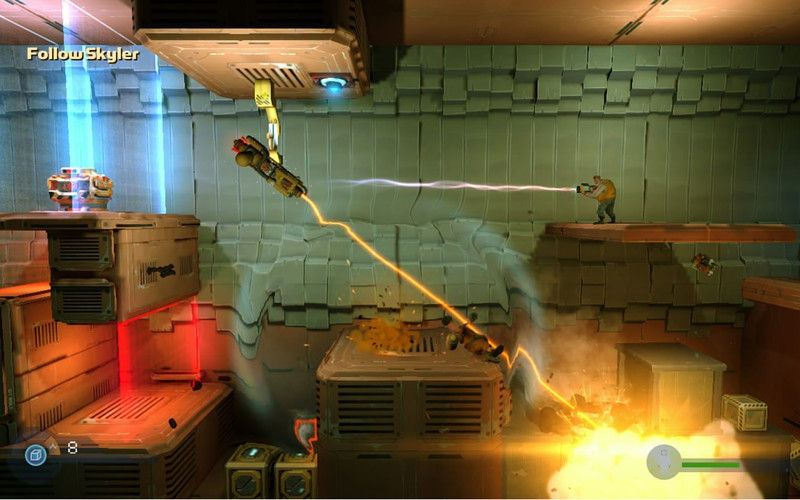This screenshot has height=500, width=800.
Task: Click the character portrait icon beside the green bar
Action: pyautogui.click(x=664, y=462)
